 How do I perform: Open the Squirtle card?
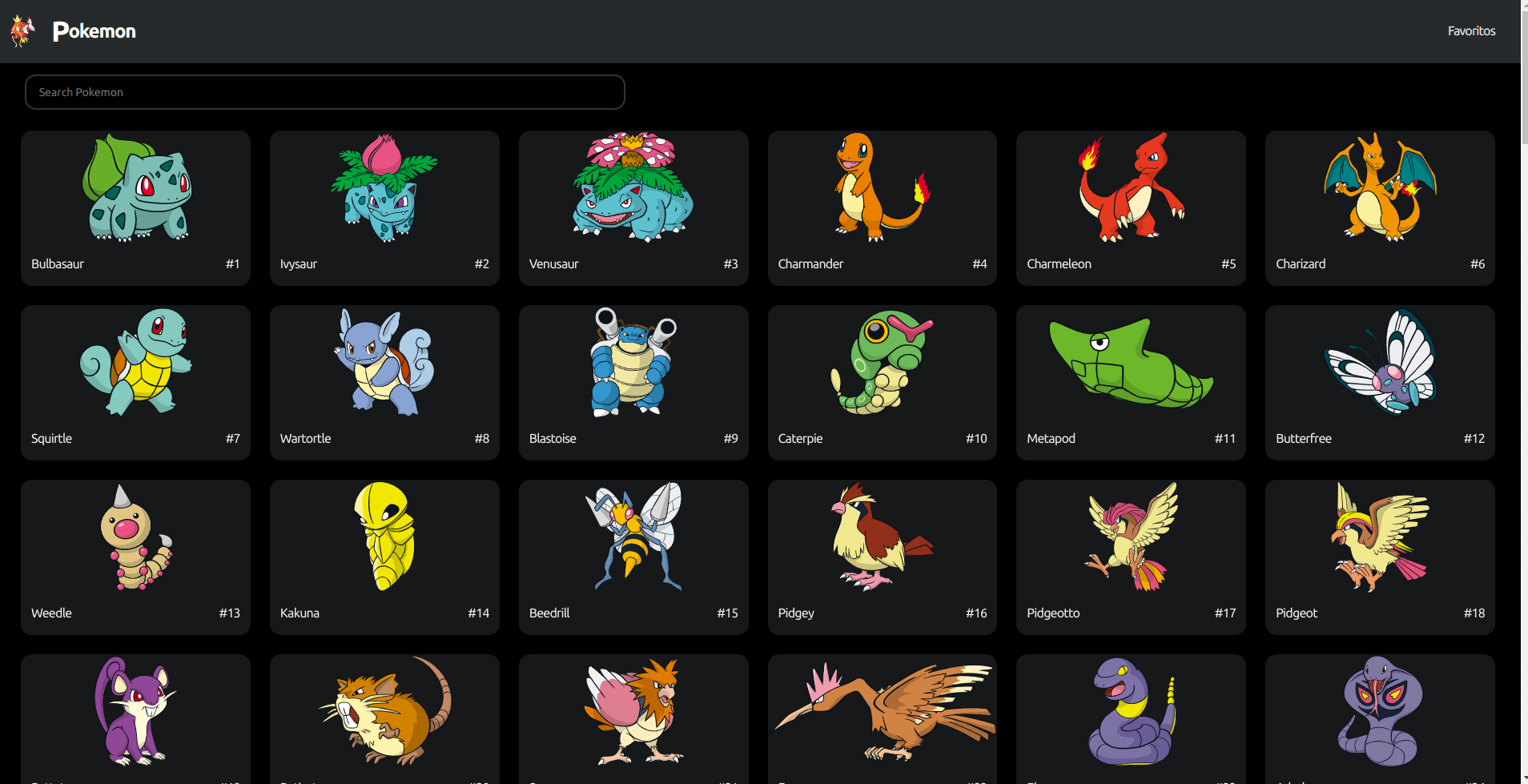pyautogui.click(x=135, y=382)
